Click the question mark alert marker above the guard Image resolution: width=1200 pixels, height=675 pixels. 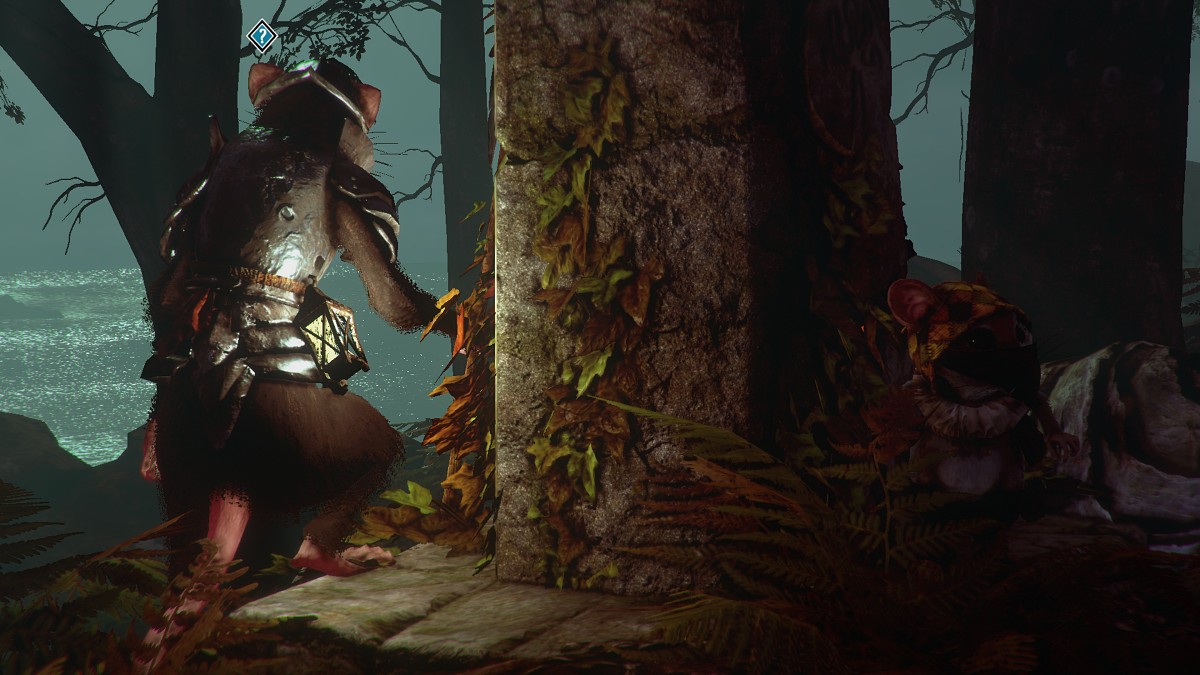[262, 37]
